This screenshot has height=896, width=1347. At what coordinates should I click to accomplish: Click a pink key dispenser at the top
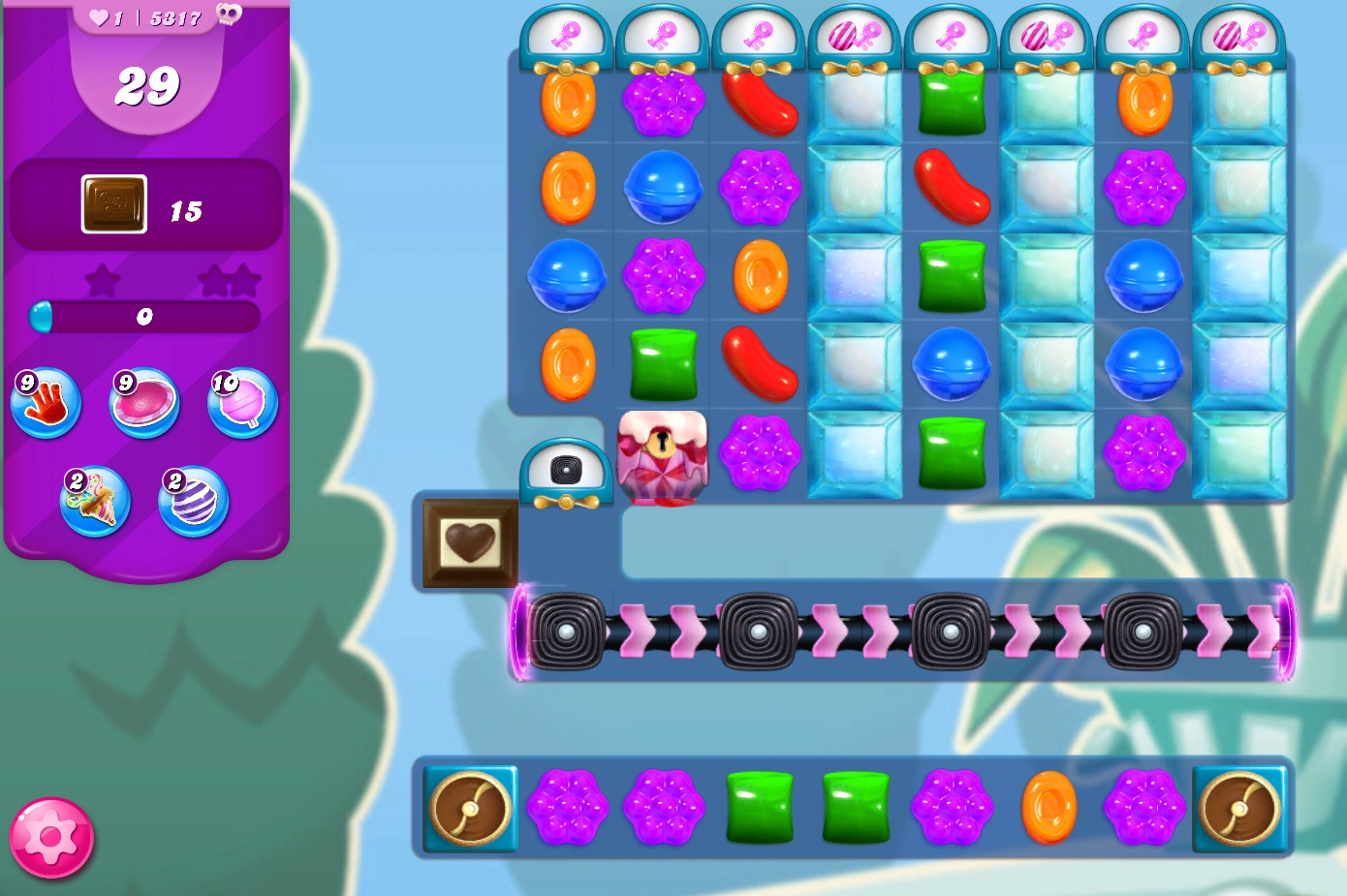click(x=567, y=31)
